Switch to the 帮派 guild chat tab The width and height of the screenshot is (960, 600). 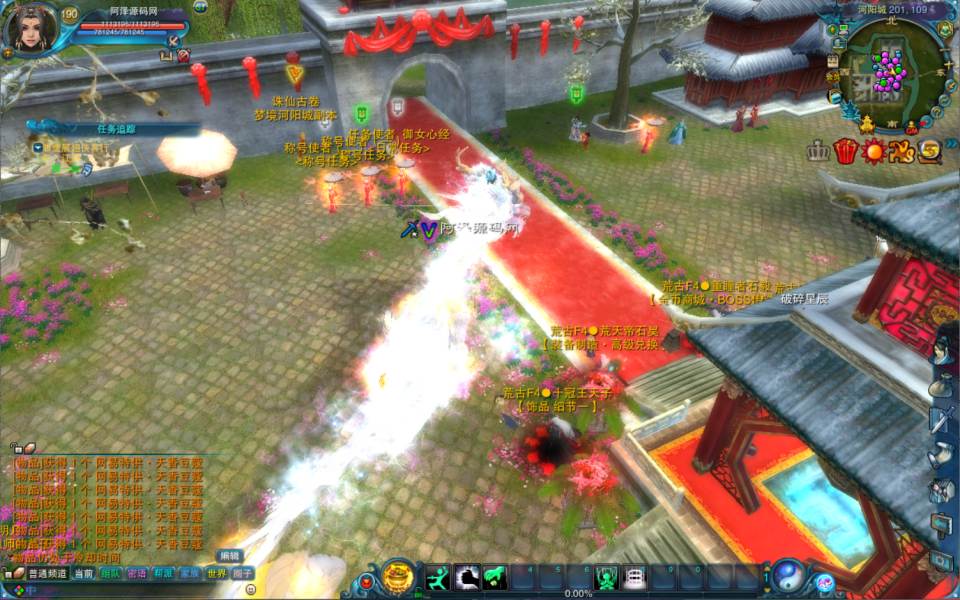(163, 573)
